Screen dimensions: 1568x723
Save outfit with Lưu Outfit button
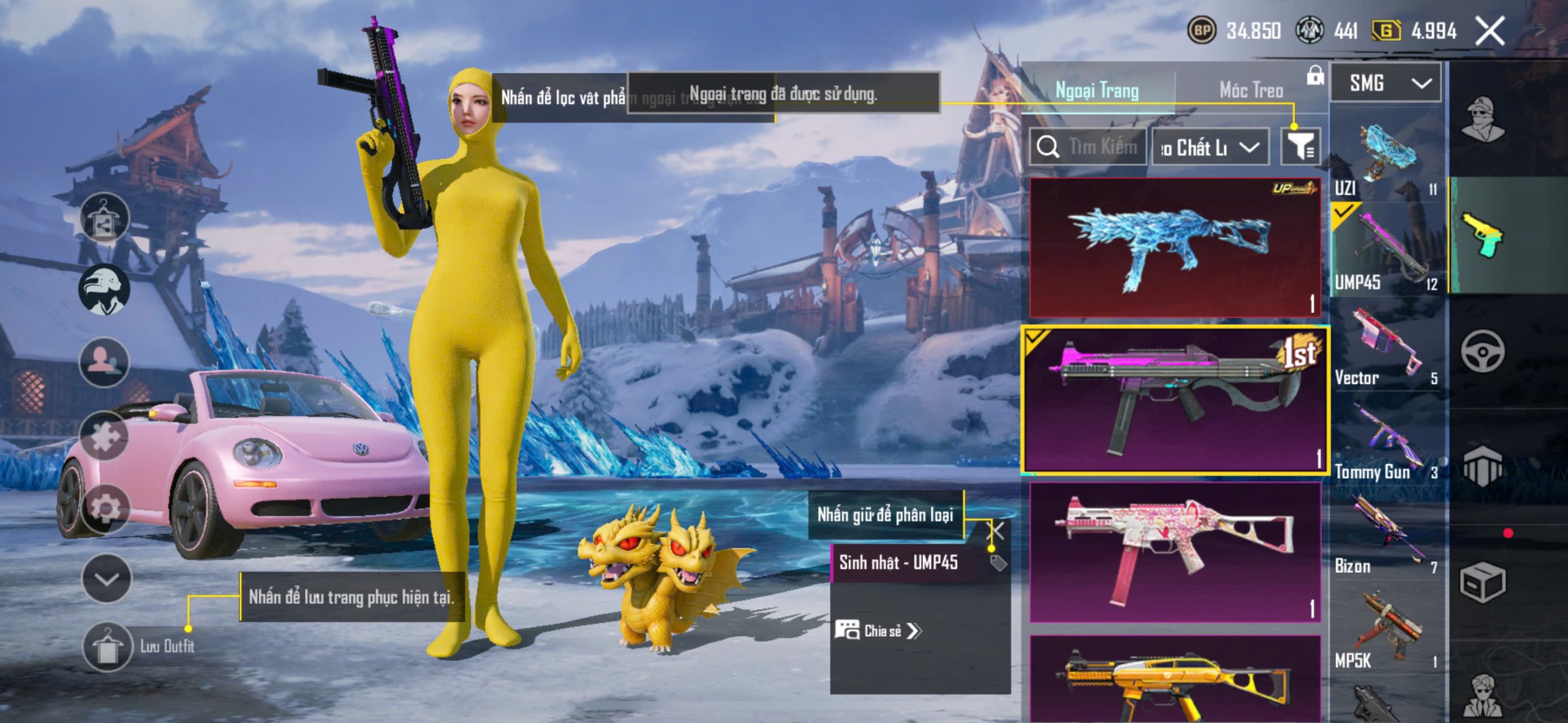[x=108, y=646]
